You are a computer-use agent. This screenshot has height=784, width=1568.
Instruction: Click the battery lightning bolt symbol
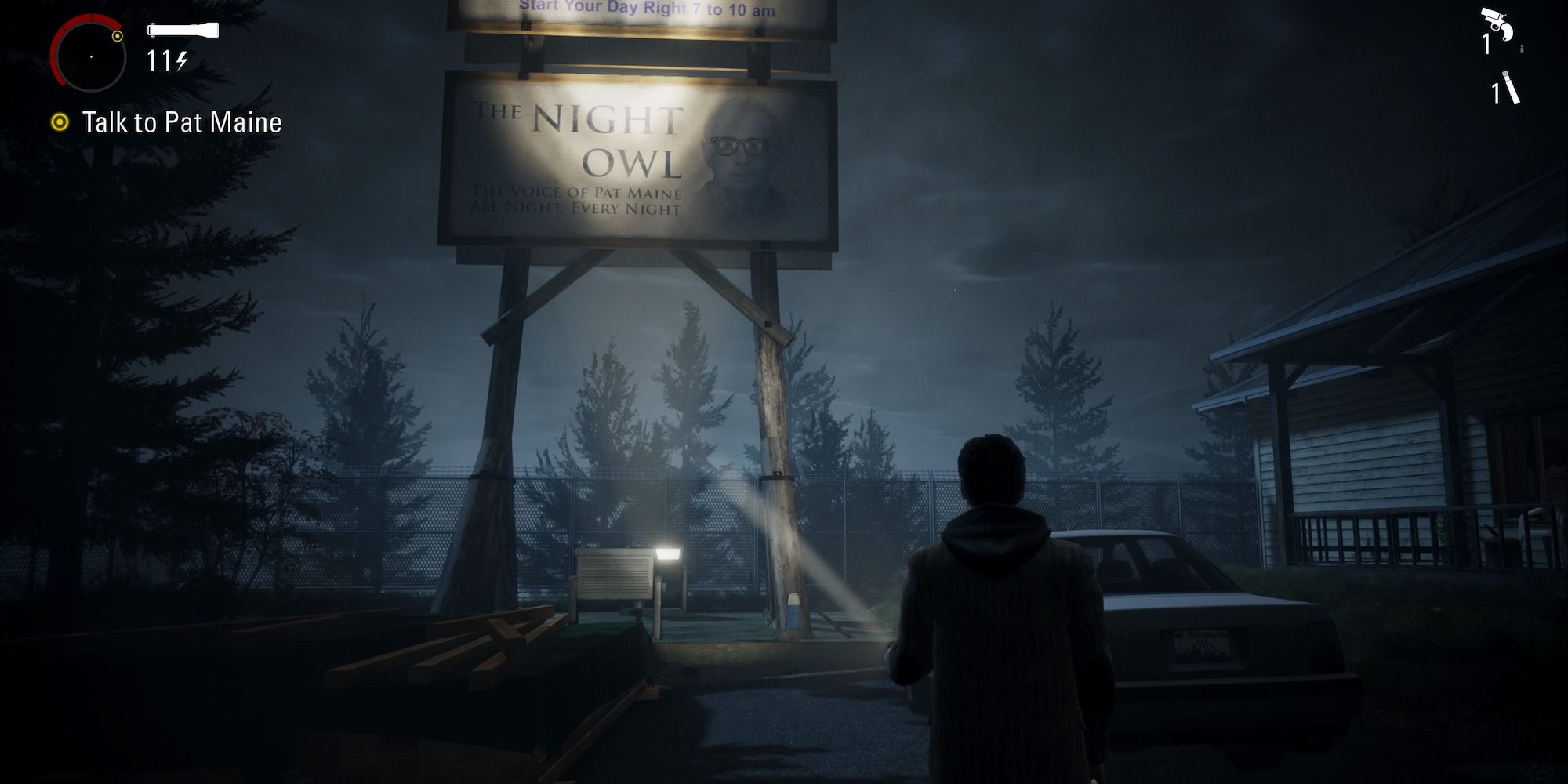182,62
